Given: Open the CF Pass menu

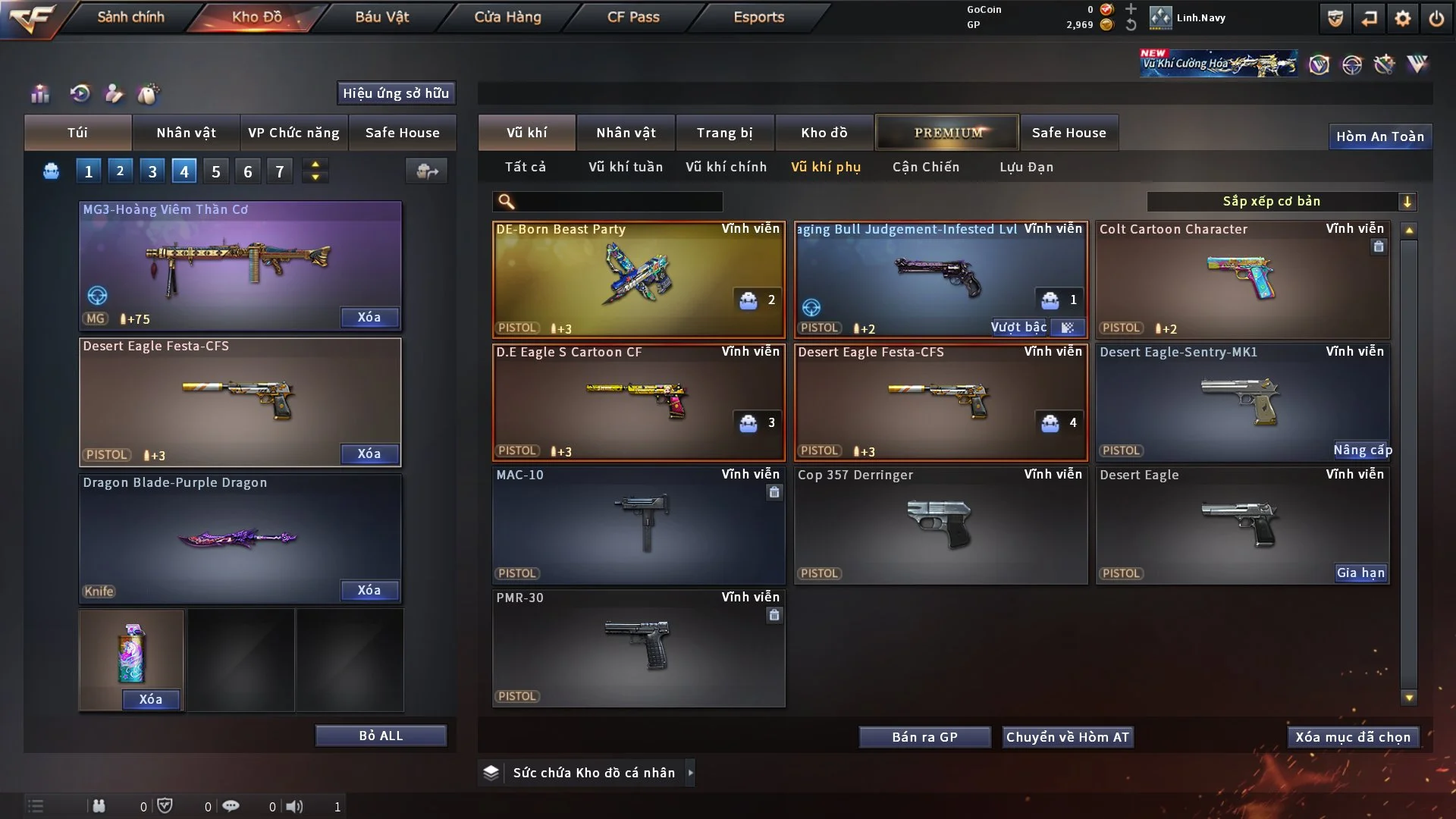Looking at the screenshot, I should (633, 17).
